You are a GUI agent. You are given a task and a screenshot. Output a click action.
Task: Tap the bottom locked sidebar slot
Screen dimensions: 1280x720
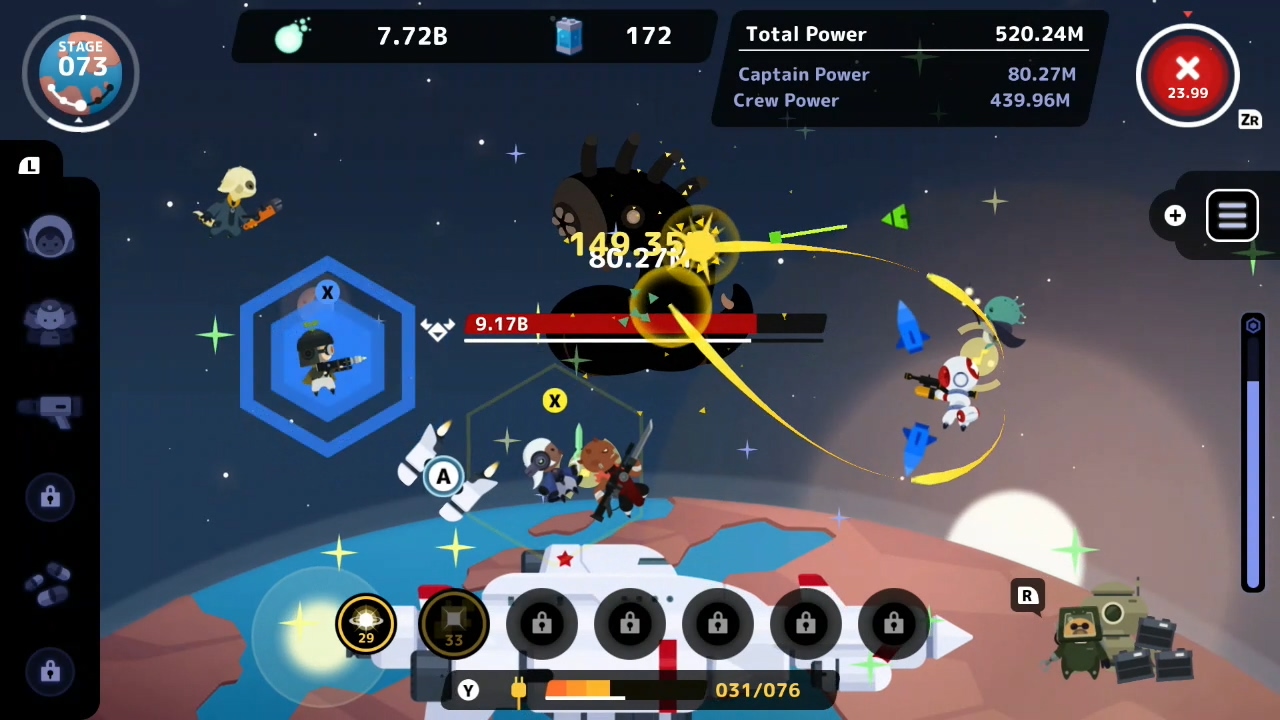pyautogui.click(x=50, y=672)
